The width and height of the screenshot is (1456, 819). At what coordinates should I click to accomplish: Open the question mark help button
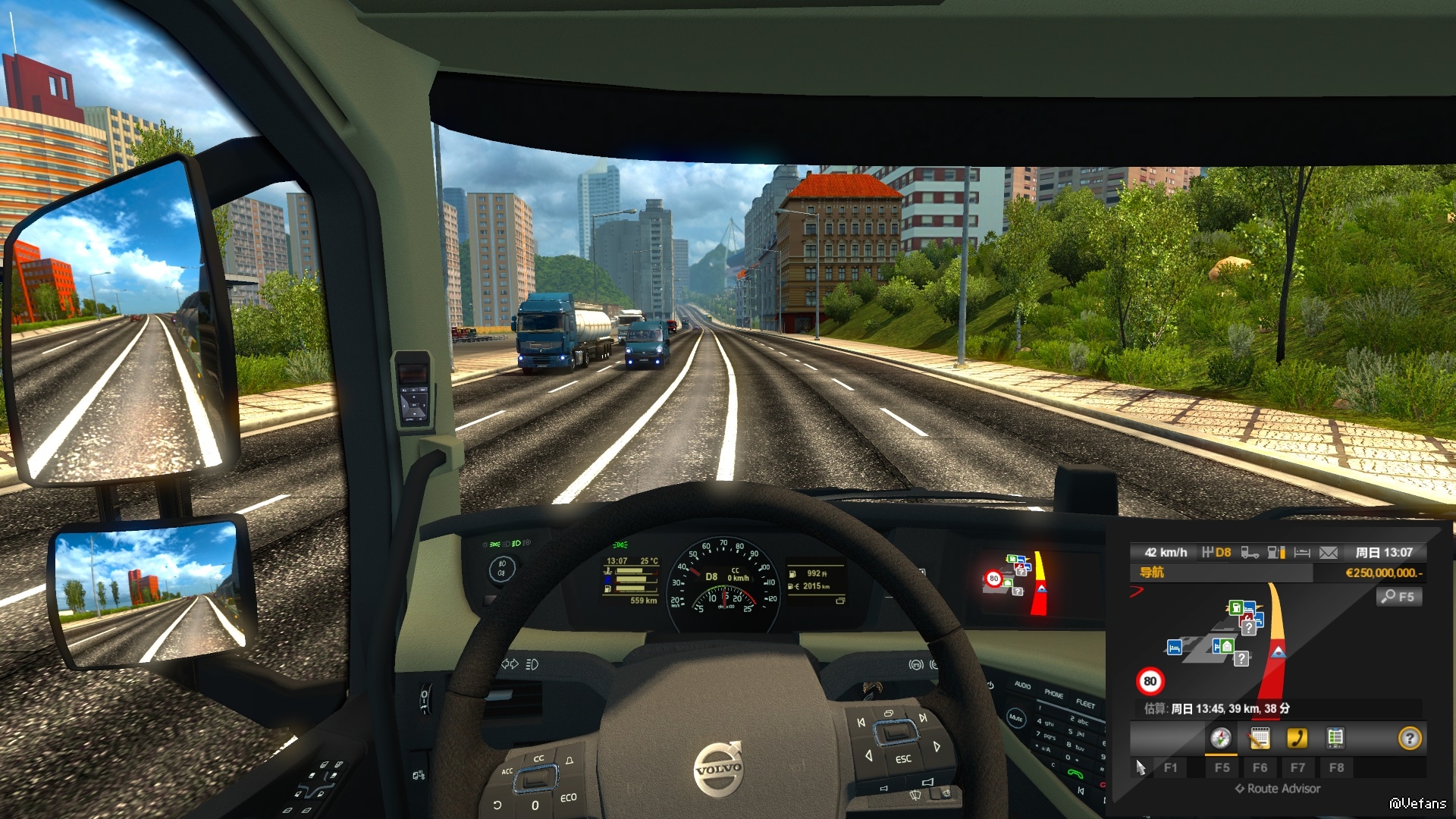pos(1409,738)
